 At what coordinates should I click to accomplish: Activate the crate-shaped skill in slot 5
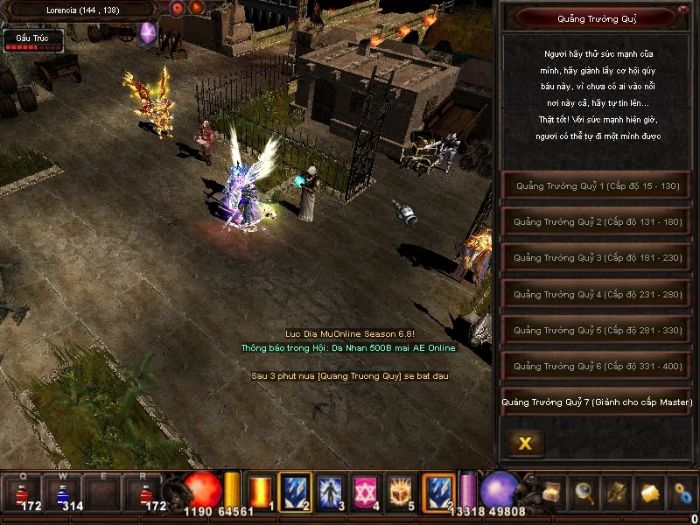401,491
